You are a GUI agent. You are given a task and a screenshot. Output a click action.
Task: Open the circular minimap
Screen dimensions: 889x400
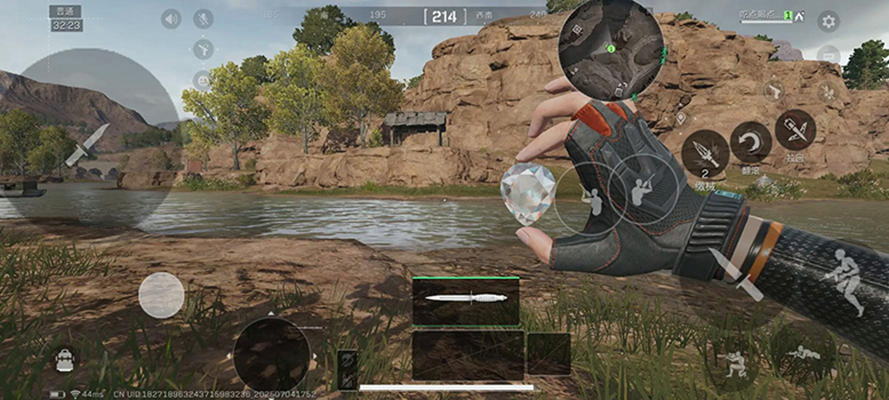click(x=611, y=48)
